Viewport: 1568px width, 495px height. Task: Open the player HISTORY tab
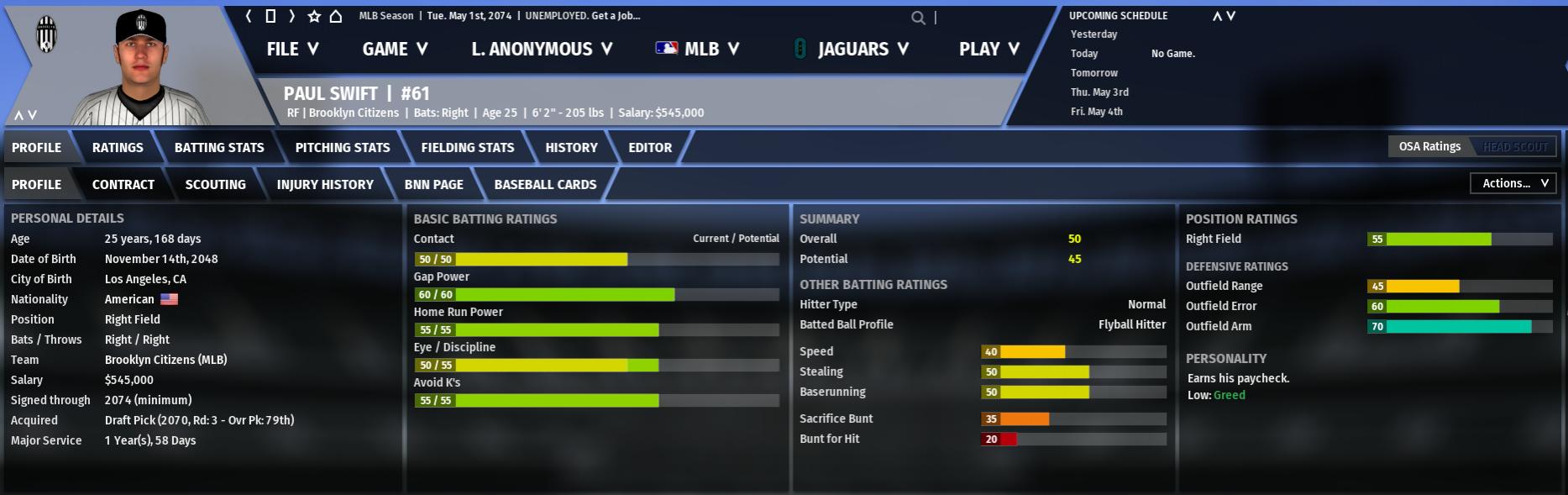point(571,147)
